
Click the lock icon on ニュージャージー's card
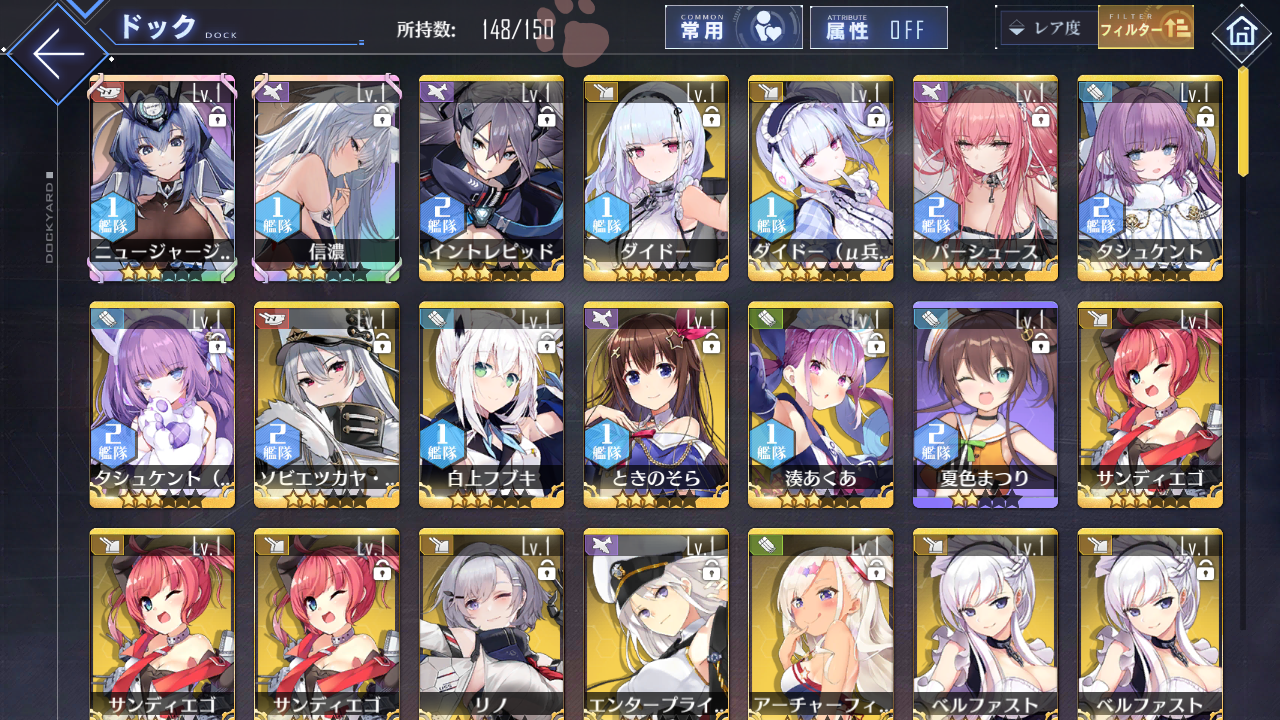click(215, 117)
